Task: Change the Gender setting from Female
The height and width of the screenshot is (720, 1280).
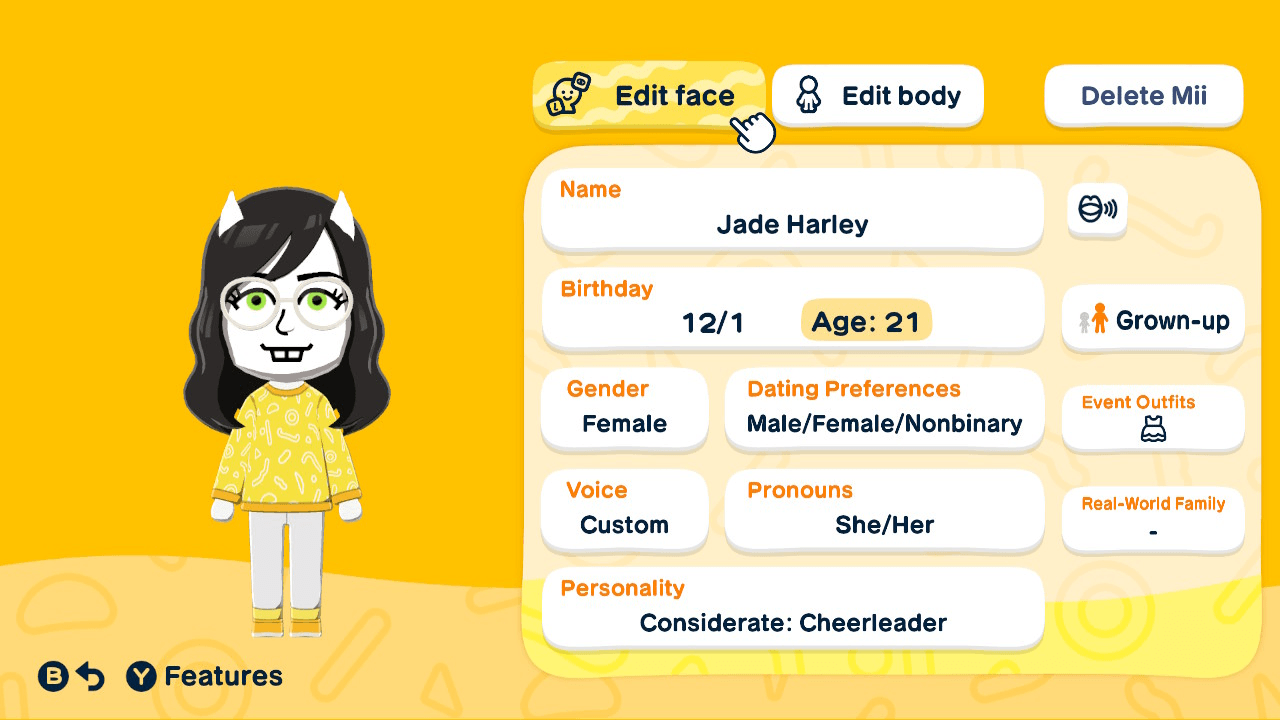Action: coord(624,410)
